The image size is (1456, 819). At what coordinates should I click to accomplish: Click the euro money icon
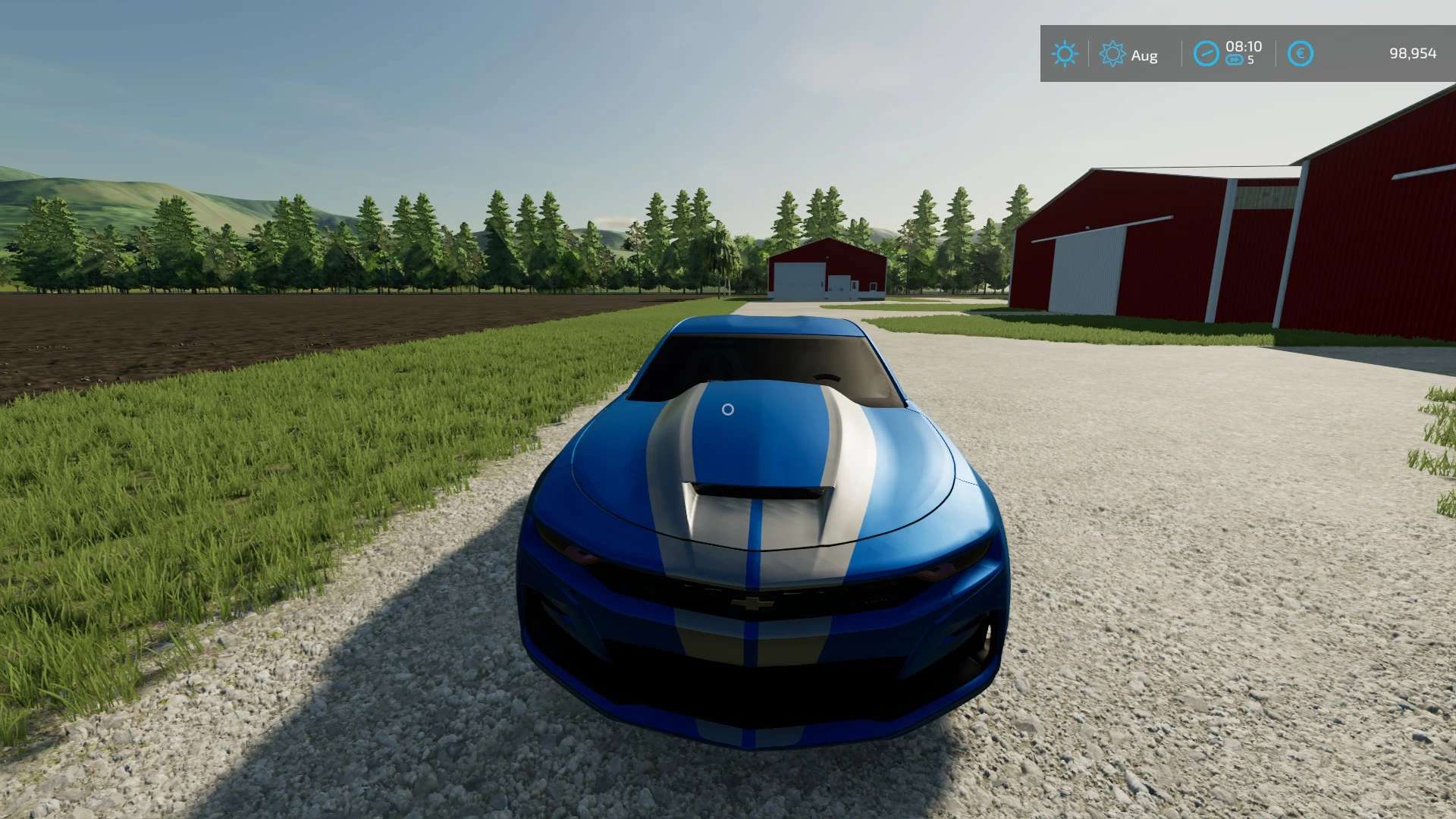pos(1300,54)
